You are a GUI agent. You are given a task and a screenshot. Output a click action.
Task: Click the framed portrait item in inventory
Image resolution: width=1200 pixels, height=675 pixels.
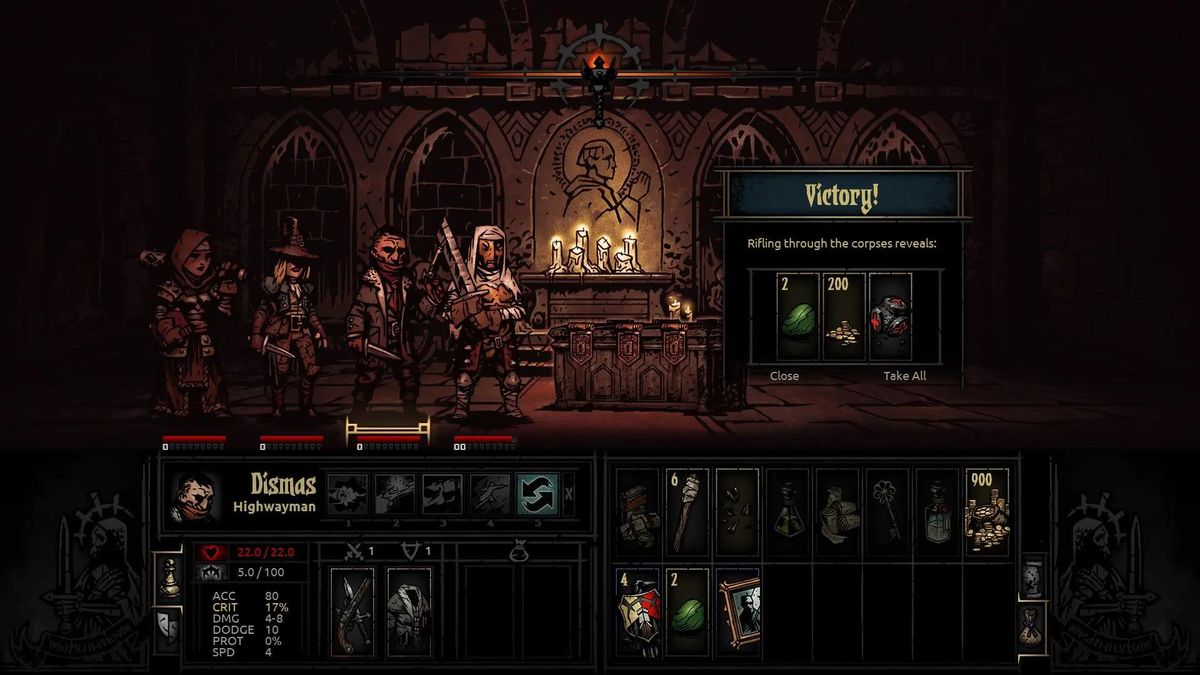(738, 612)
